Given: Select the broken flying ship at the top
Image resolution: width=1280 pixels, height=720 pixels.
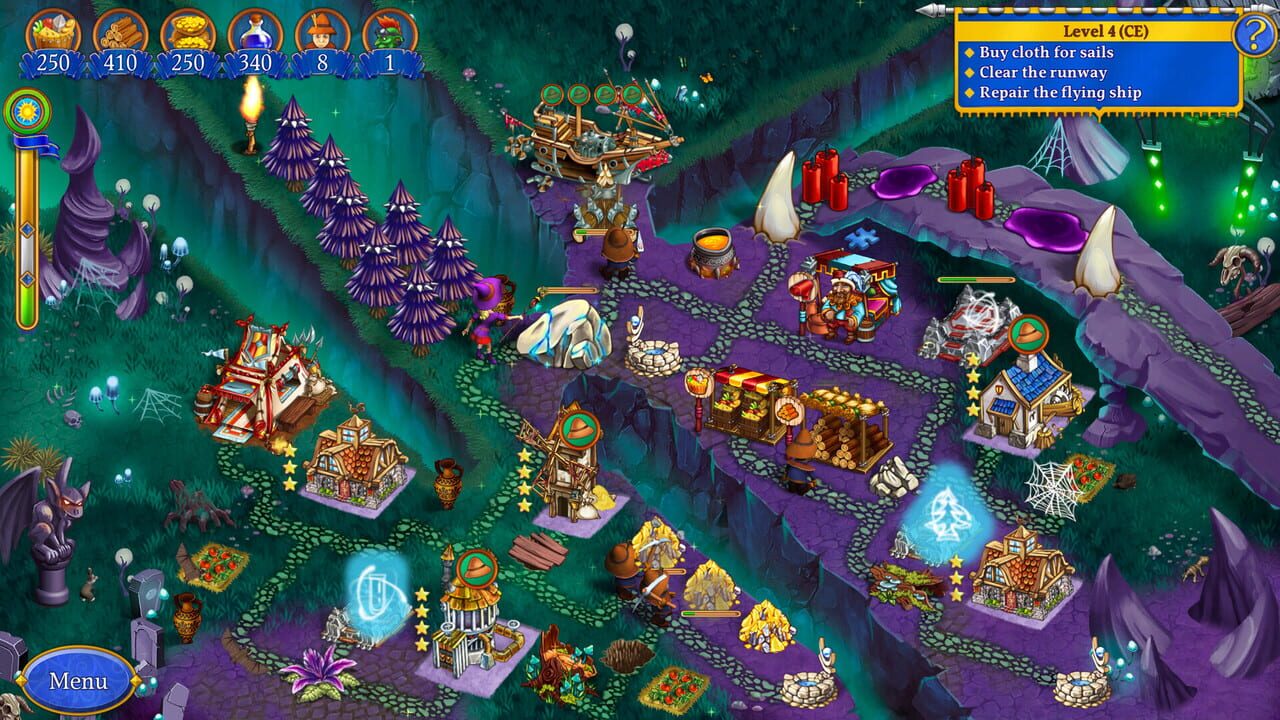Looking at the screenshot, I should coord(595,140).
